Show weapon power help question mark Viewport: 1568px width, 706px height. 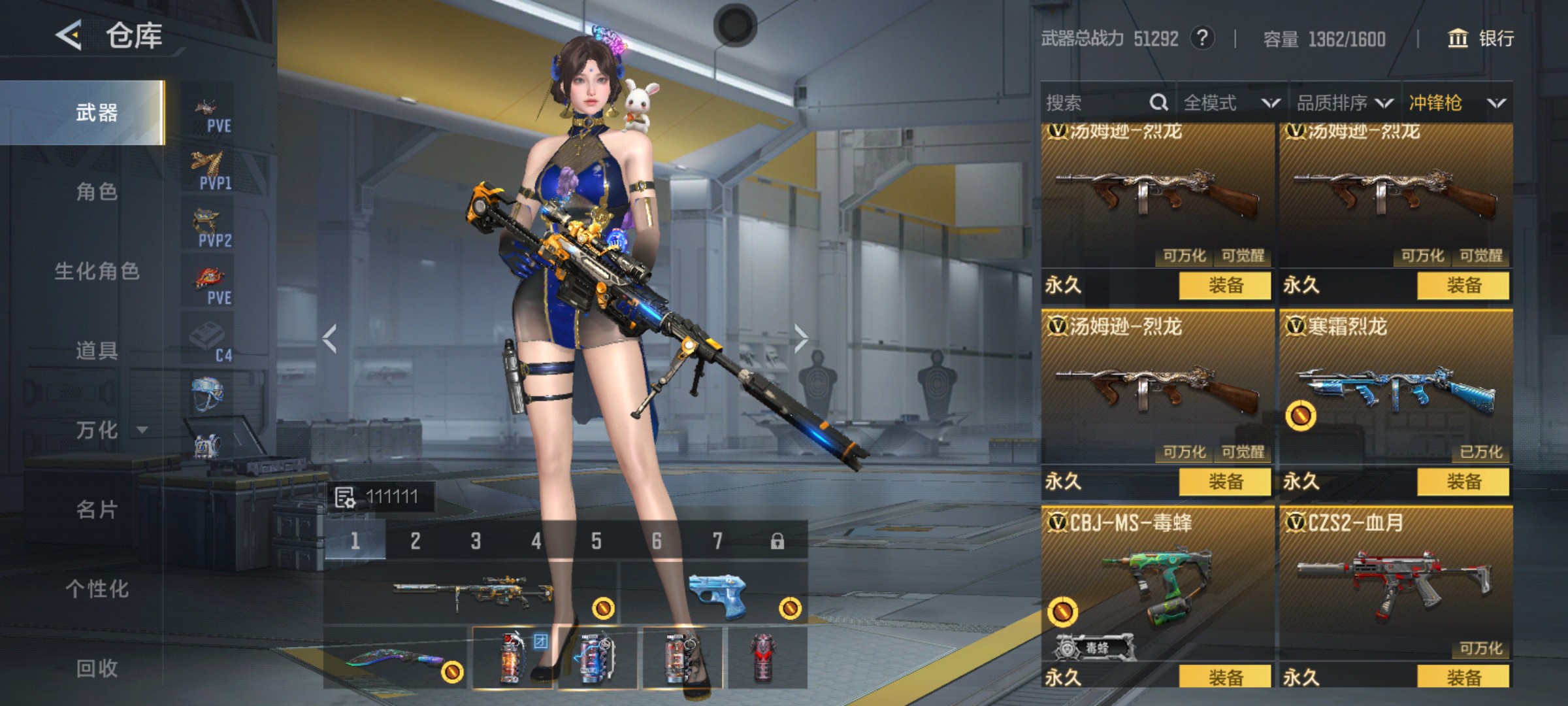(1202, 38)
